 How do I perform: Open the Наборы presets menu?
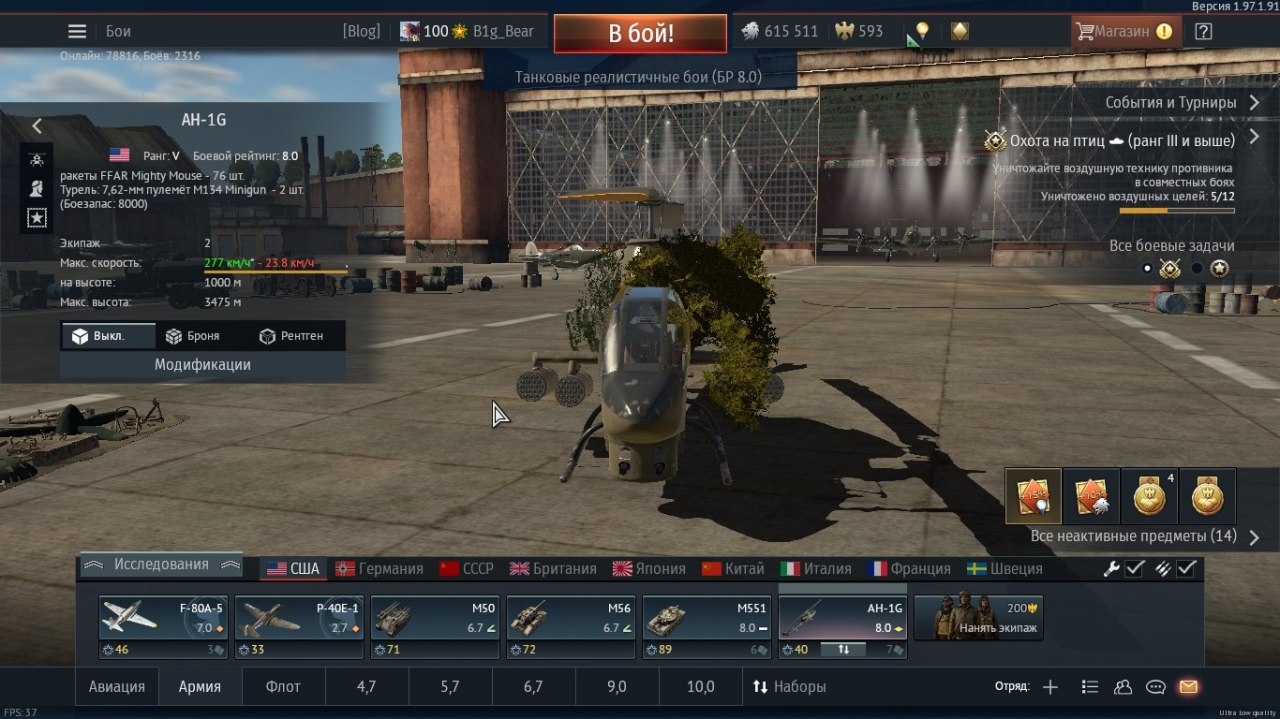789,687
